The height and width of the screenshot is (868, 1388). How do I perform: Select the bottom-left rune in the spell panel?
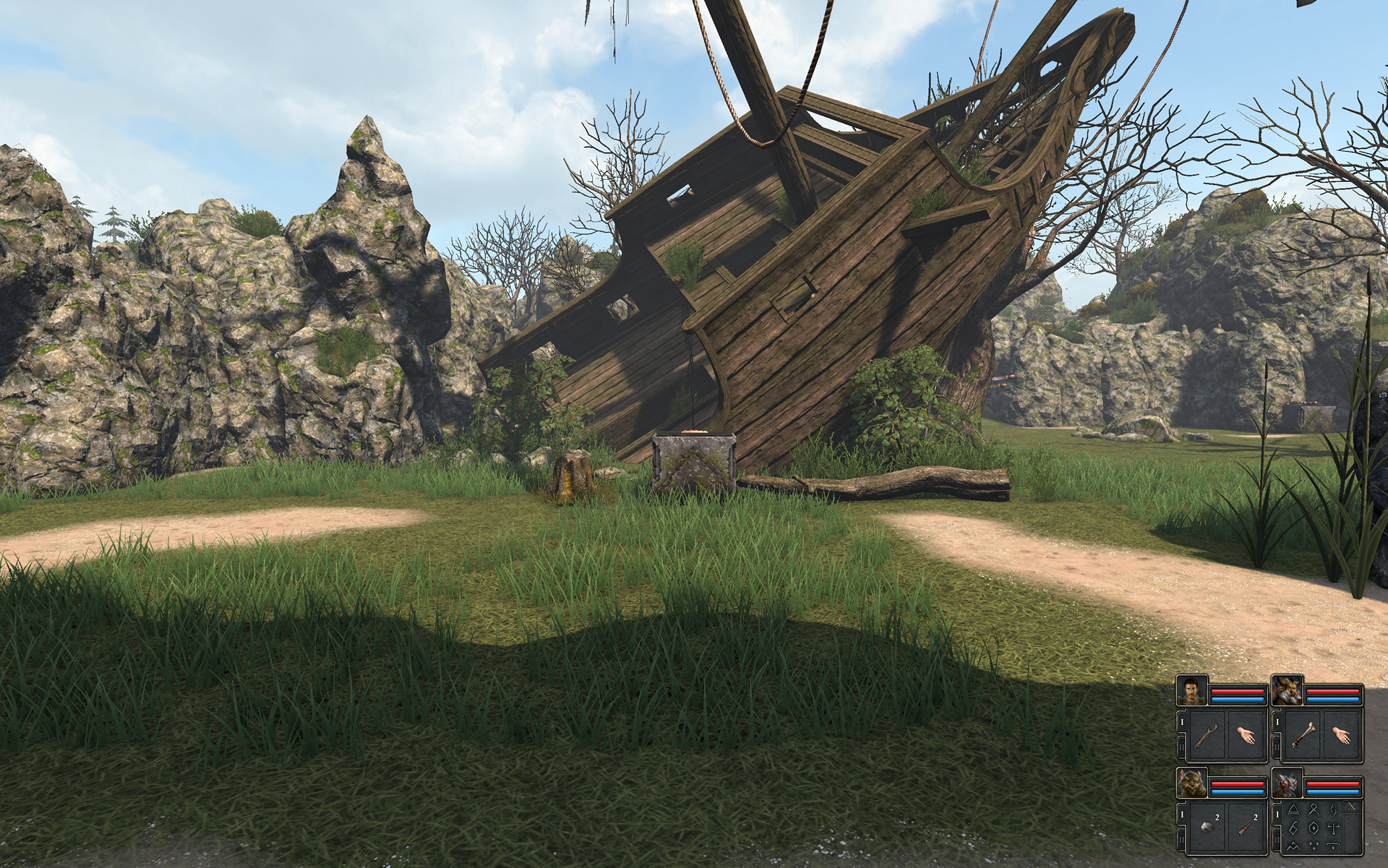[x=1294, y=845]
